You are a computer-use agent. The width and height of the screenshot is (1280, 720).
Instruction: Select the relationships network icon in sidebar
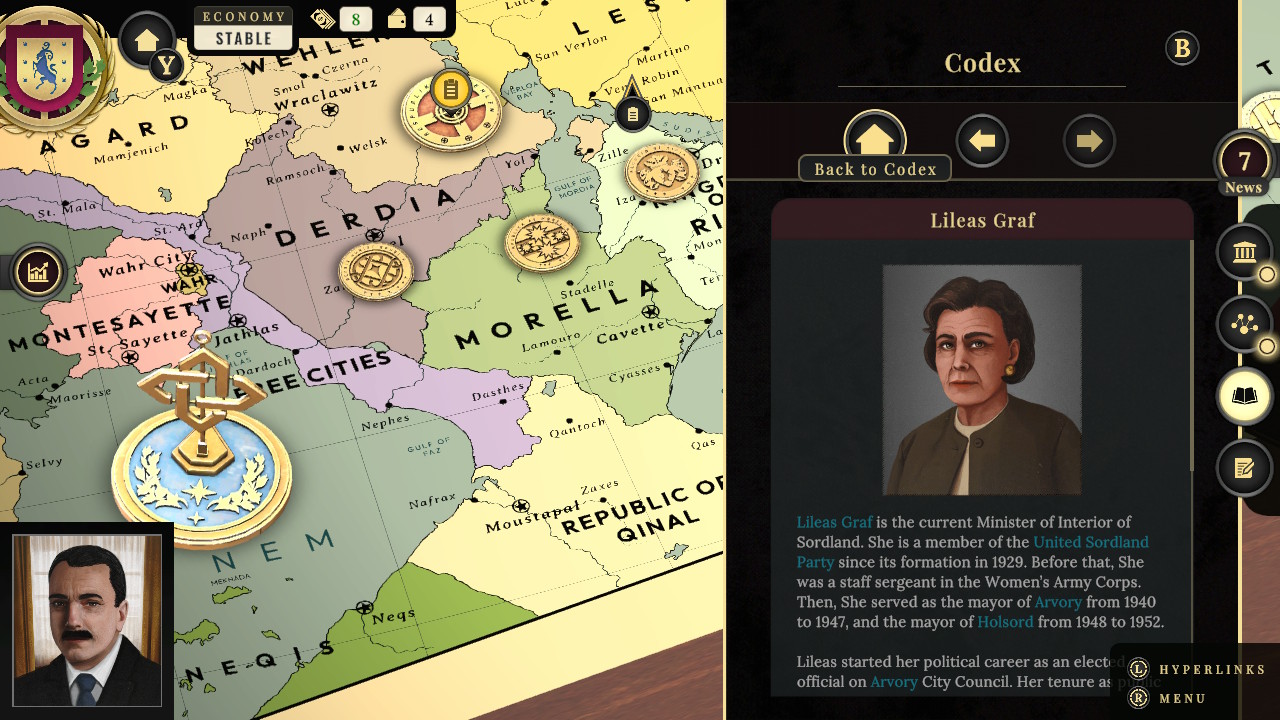(1244, 324)
